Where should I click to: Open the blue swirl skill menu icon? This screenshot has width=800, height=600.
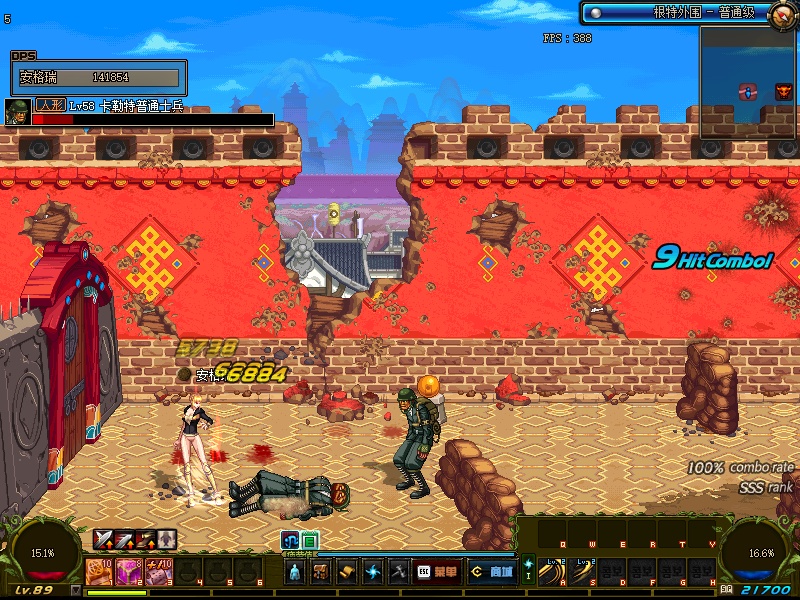(372, 572)
